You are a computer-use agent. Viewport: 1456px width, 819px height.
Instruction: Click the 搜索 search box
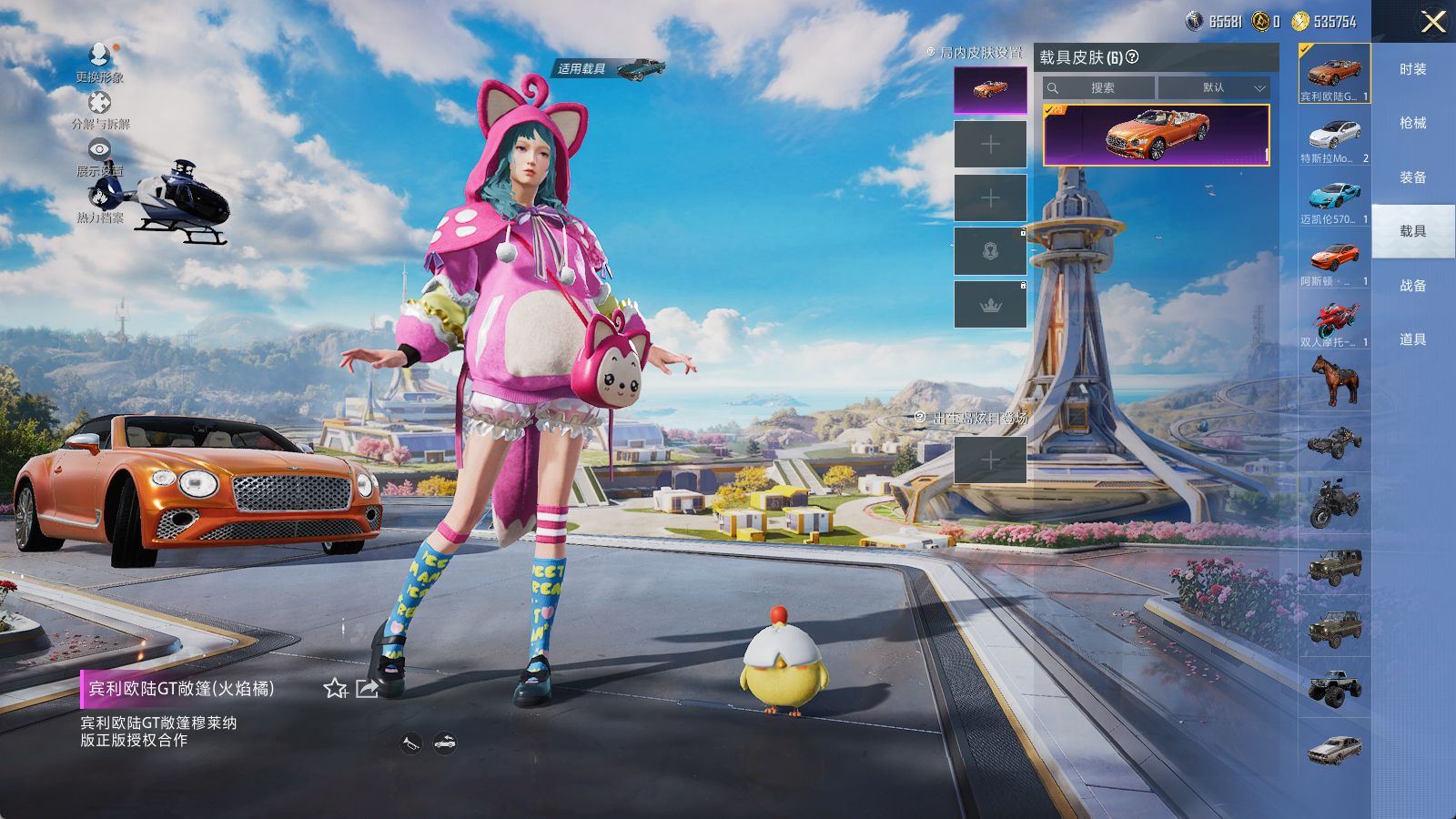[1101, 87]
